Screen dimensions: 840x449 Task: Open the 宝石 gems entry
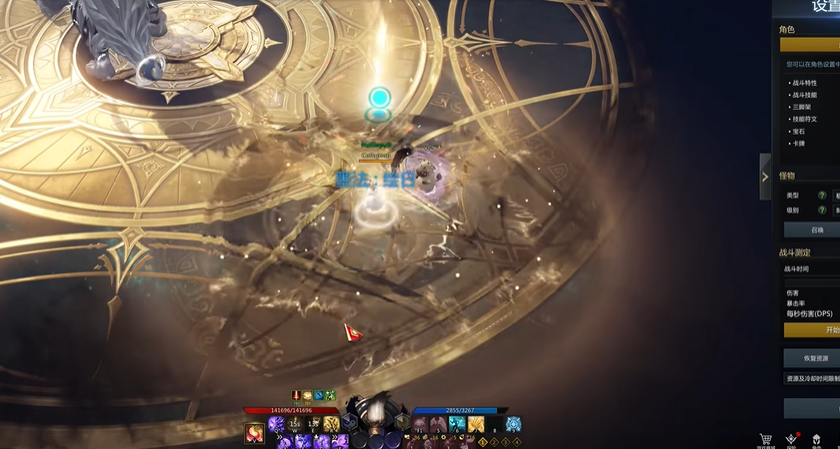[x=799, y=131]
